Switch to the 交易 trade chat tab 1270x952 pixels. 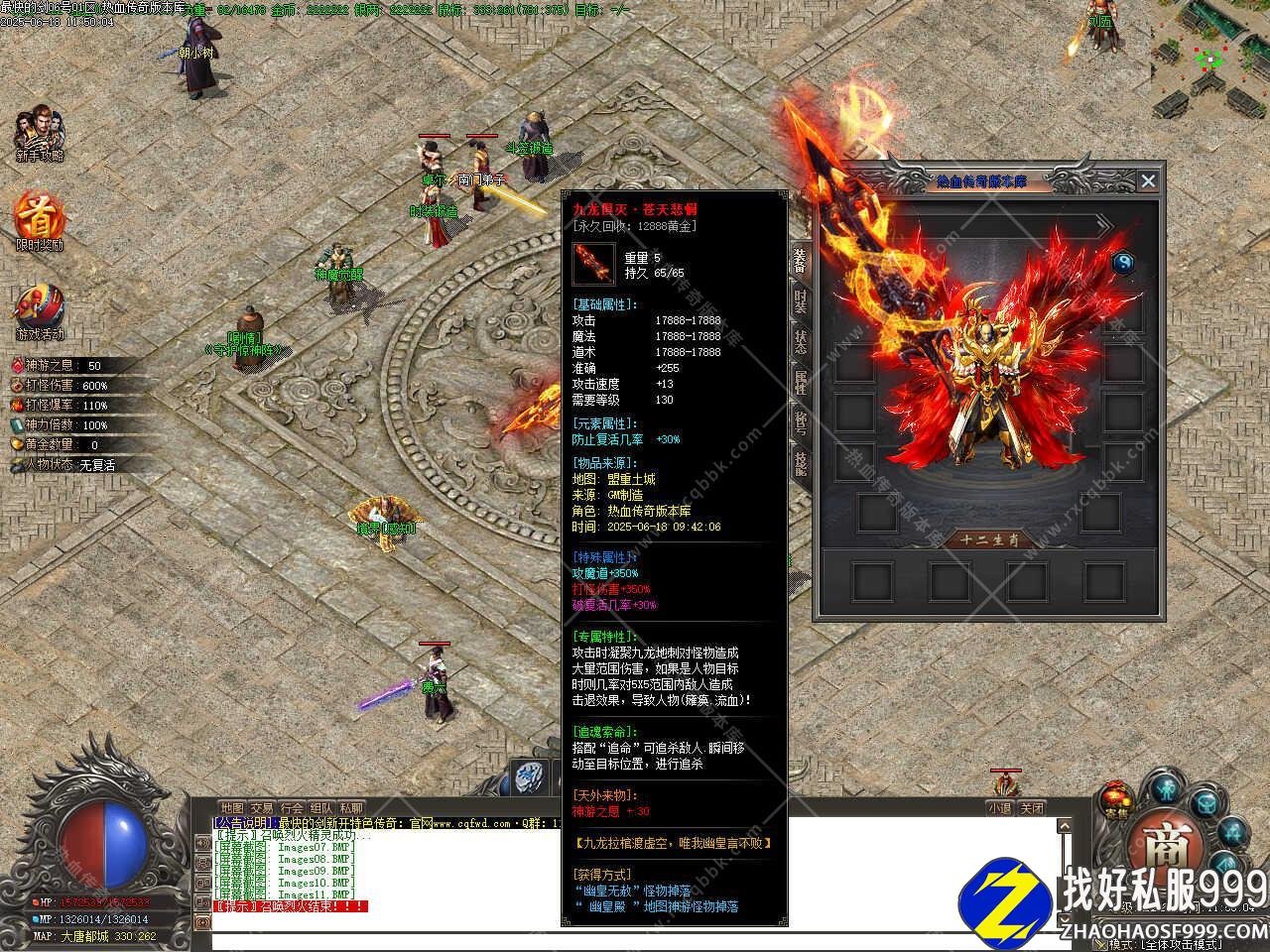click(262, 808)
